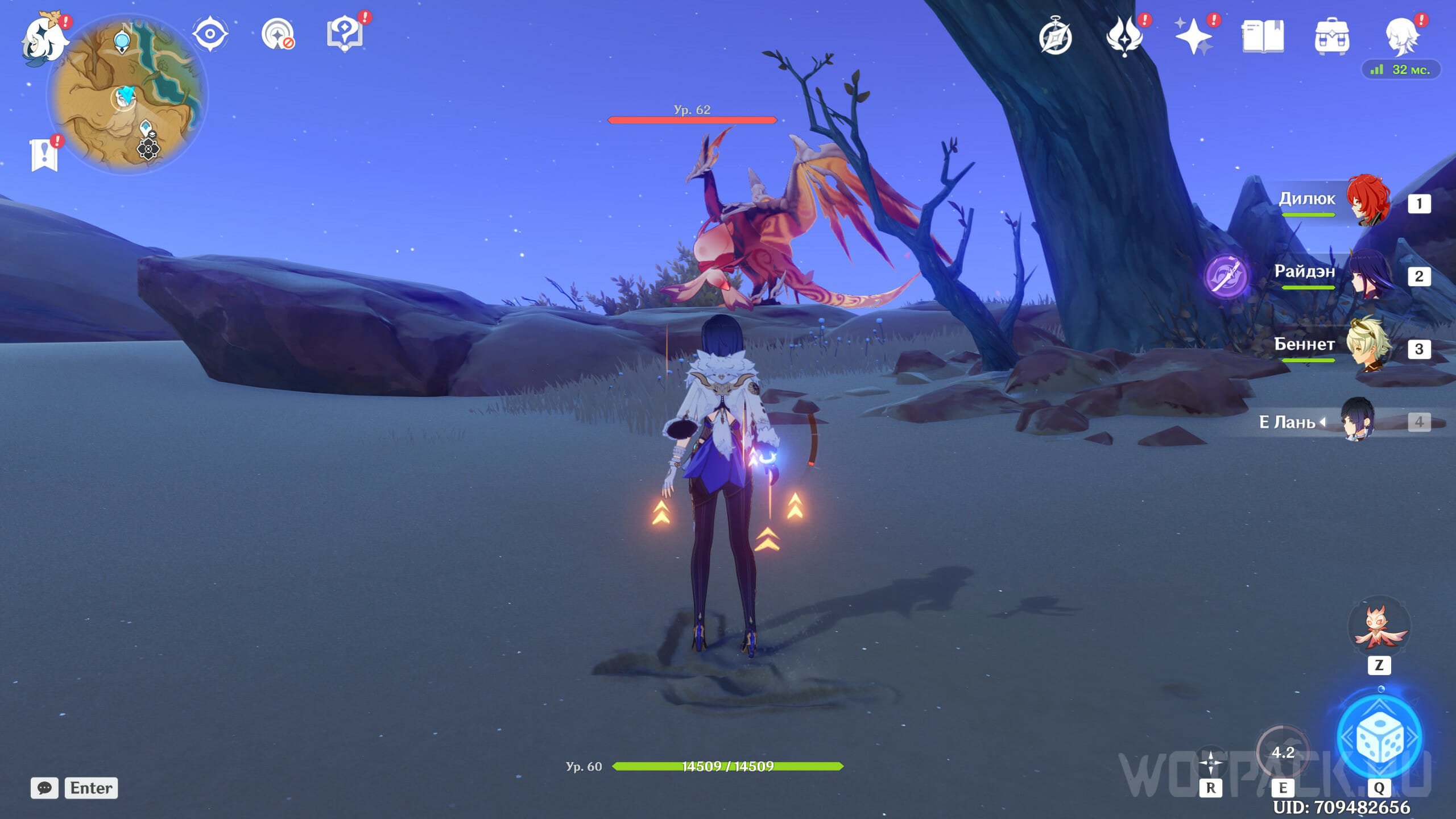Activate the eye-shaped elemental sight icon

coord(210,34)
